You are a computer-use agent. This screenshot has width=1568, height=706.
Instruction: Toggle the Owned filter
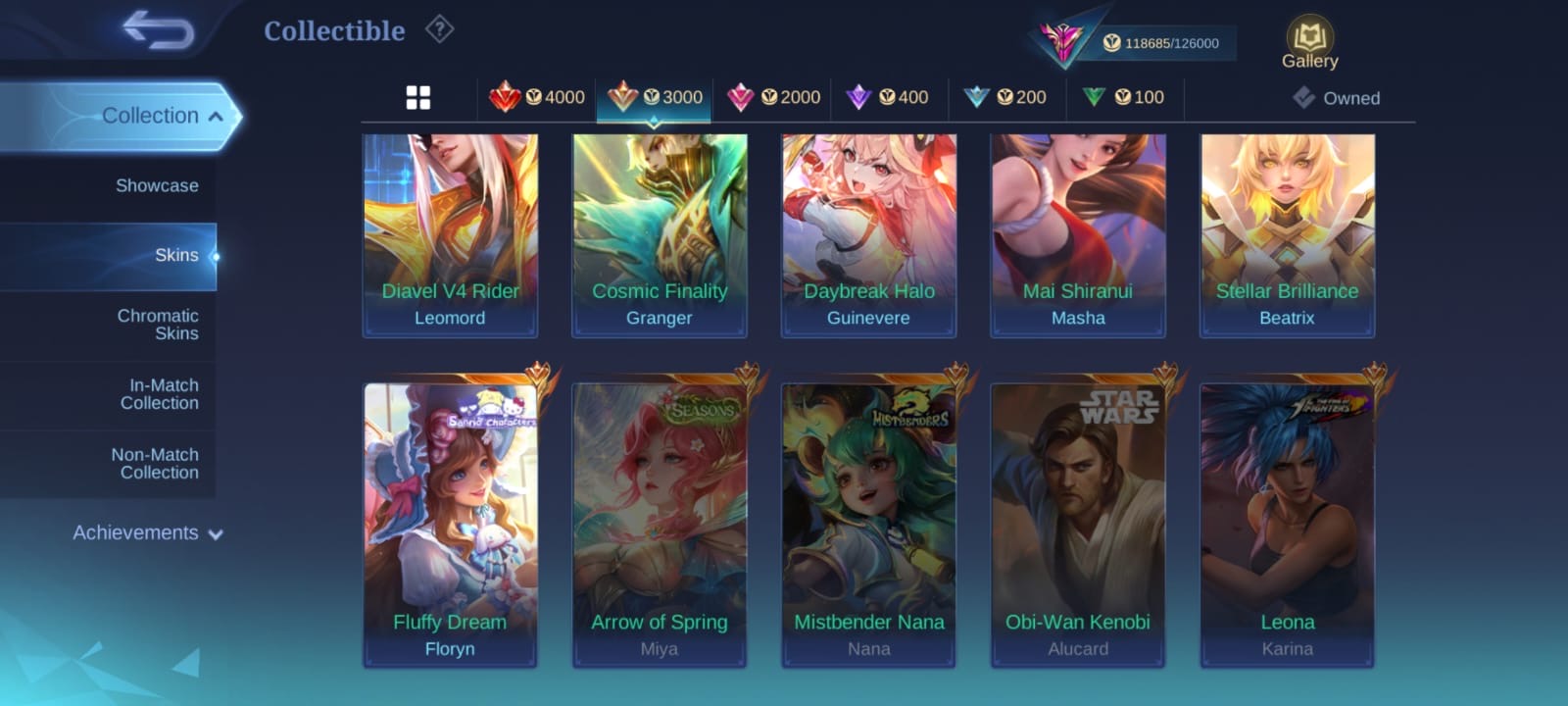pyautogui.click(x=1337, y=98)
